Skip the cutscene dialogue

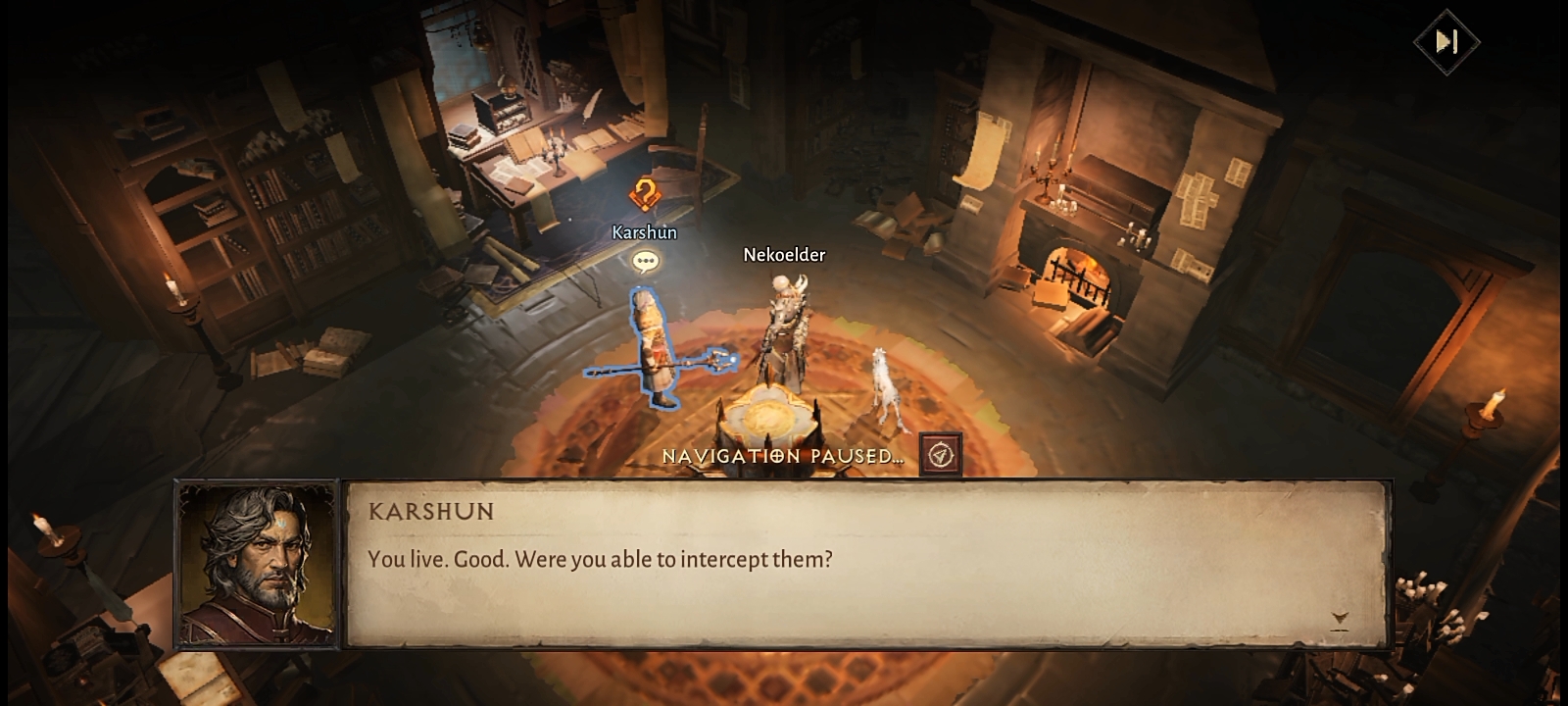tap(1446, 41)
